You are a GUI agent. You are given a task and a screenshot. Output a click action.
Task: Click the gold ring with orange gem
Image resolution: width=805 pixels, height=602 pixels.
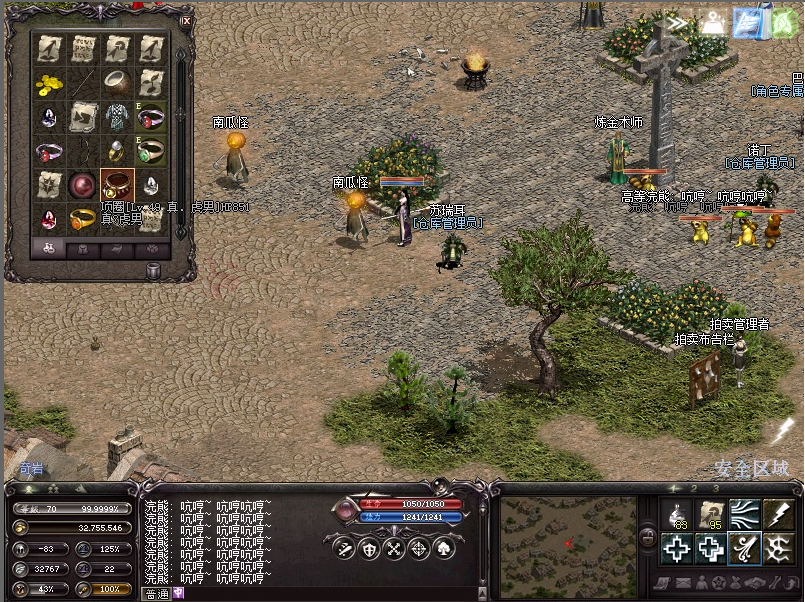[83, 217]
